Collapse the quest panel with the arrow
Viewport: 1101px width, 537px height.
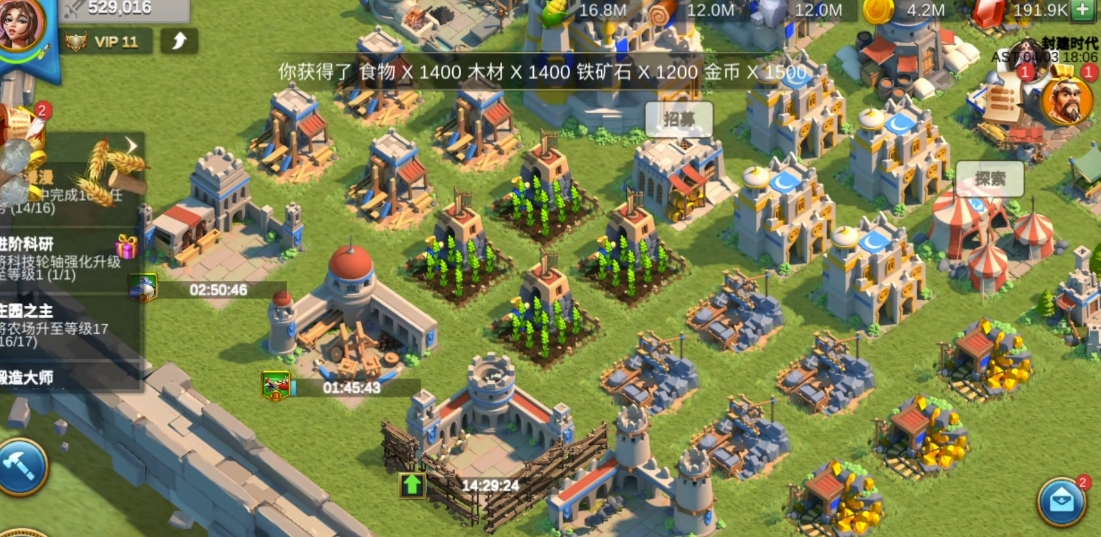pos(130,146)
